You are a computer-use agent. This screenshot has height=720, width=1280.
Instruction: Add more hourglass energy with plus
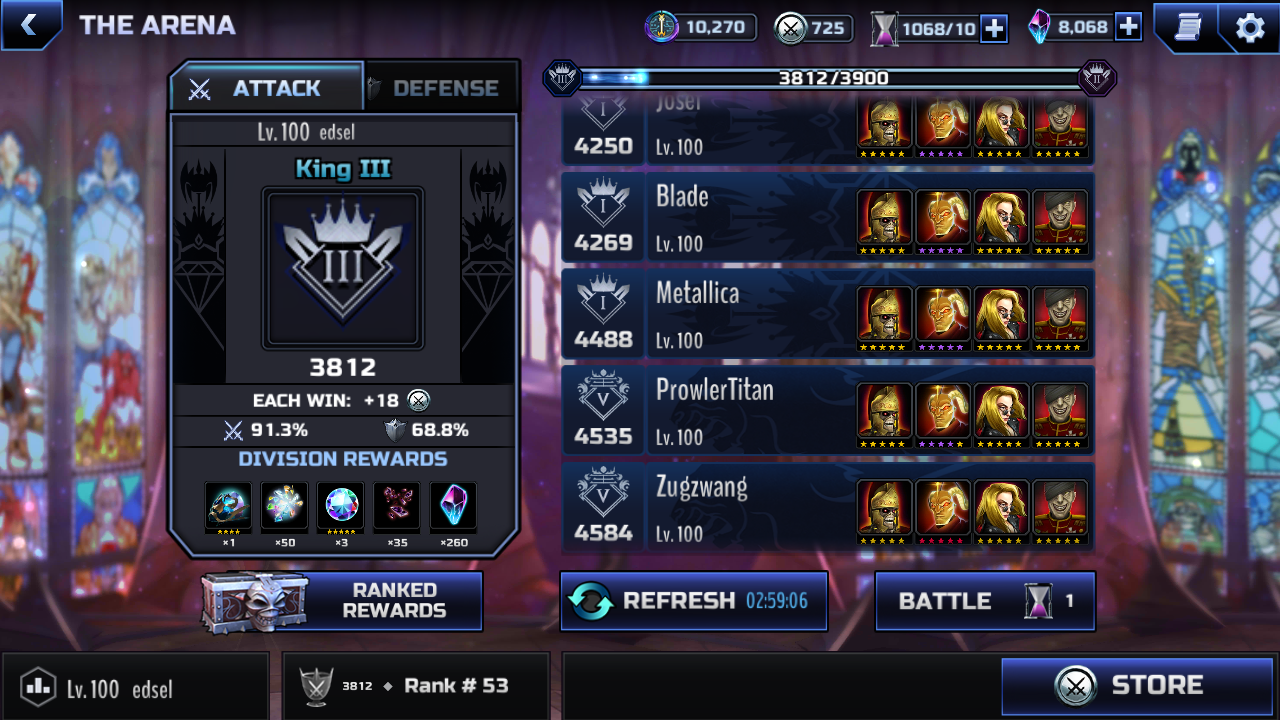994,28
